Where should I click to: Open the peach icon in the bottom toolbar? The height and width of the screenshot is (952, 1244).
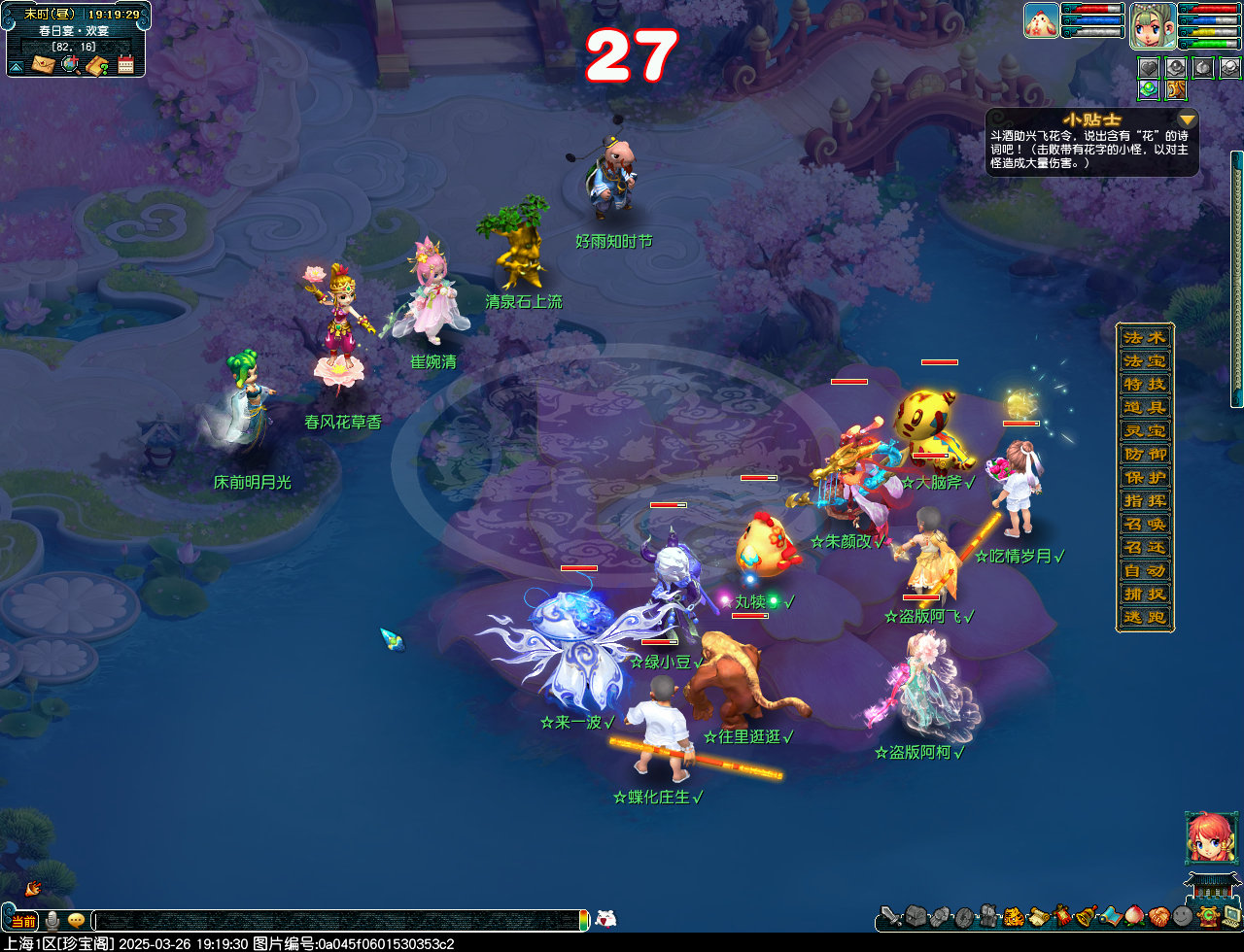coord(1134,915)
